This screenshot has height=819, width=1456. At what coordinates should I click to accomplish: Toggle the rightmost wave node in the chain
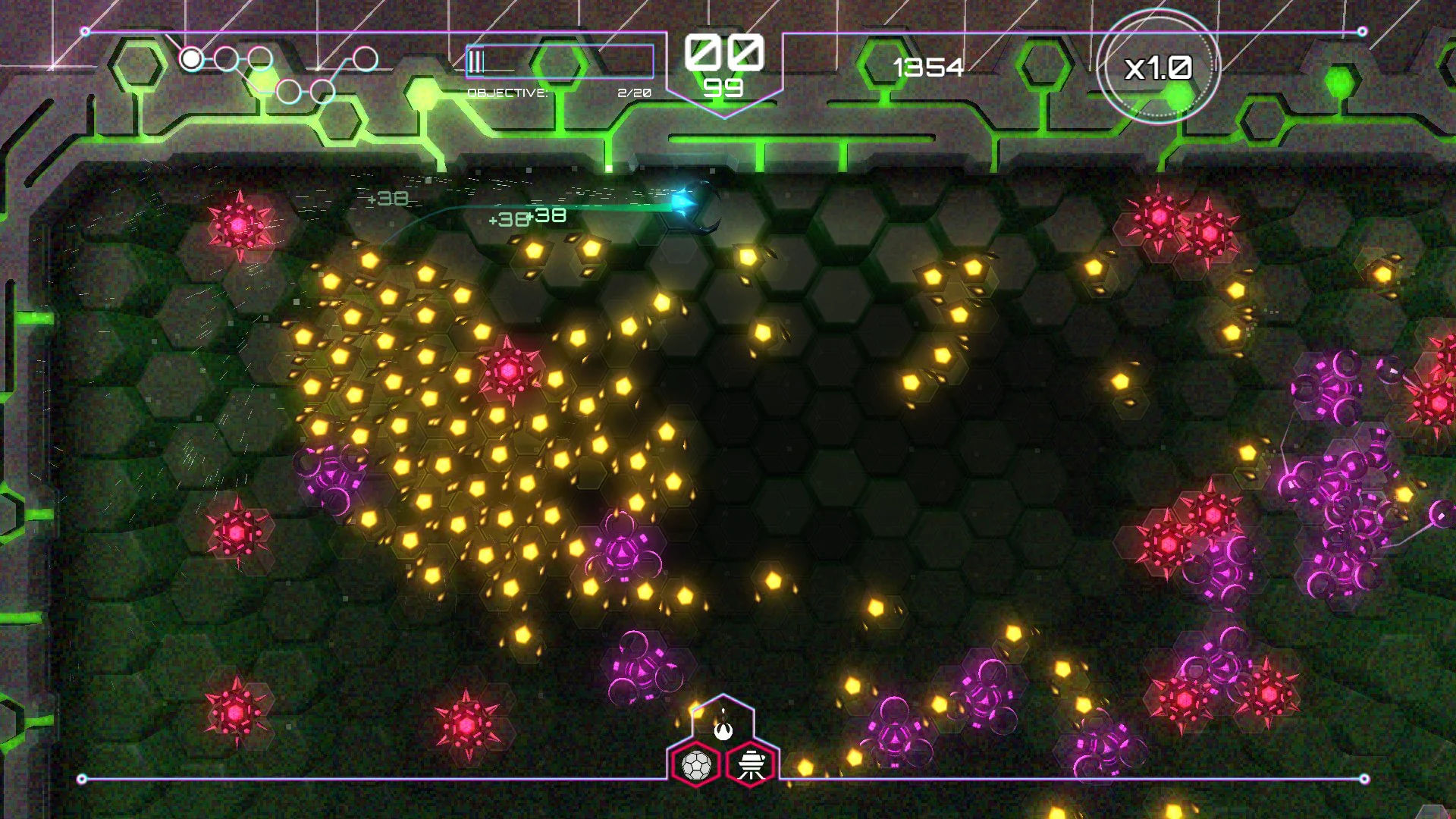367,60
